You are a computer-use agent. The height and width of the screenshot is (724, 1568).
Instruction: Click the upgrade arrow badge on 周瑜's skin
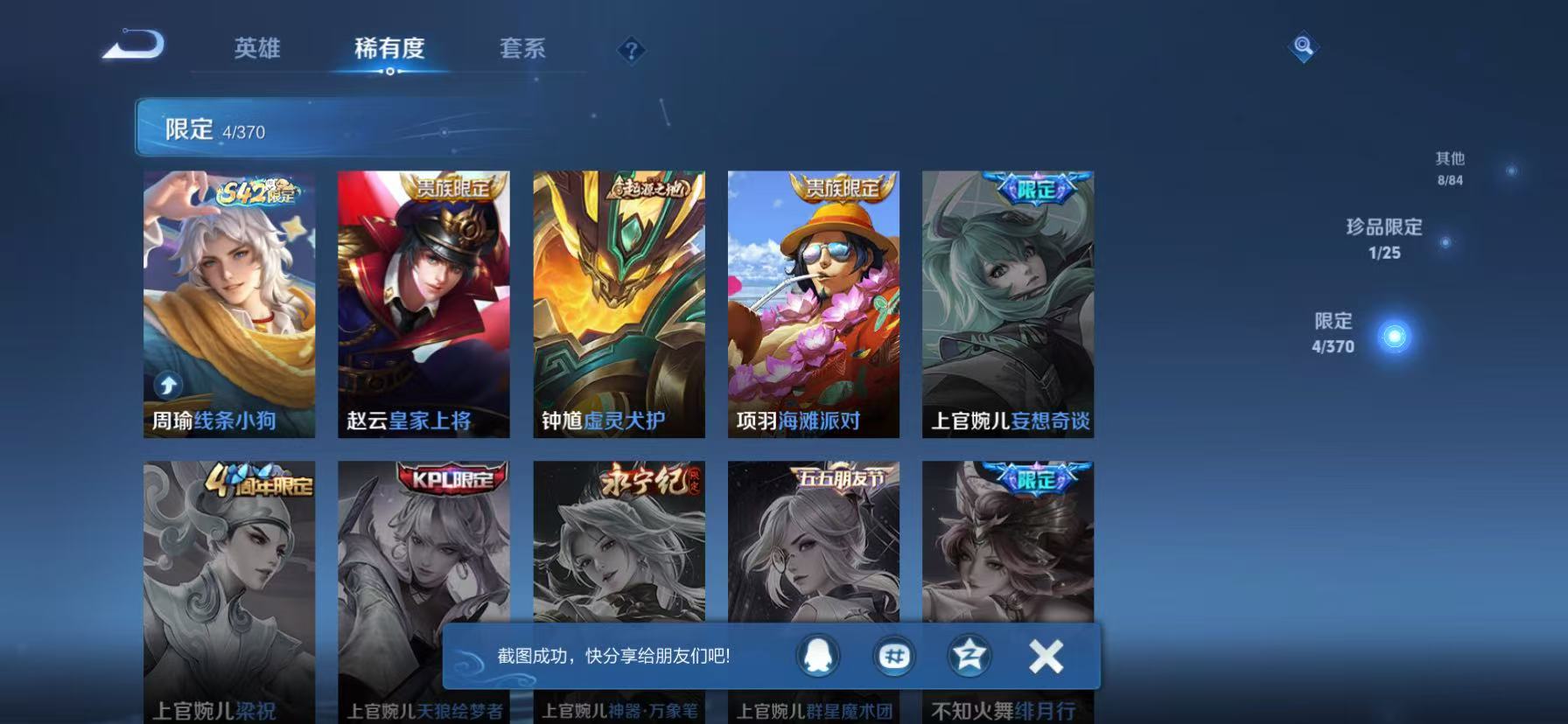coord(167,385)
